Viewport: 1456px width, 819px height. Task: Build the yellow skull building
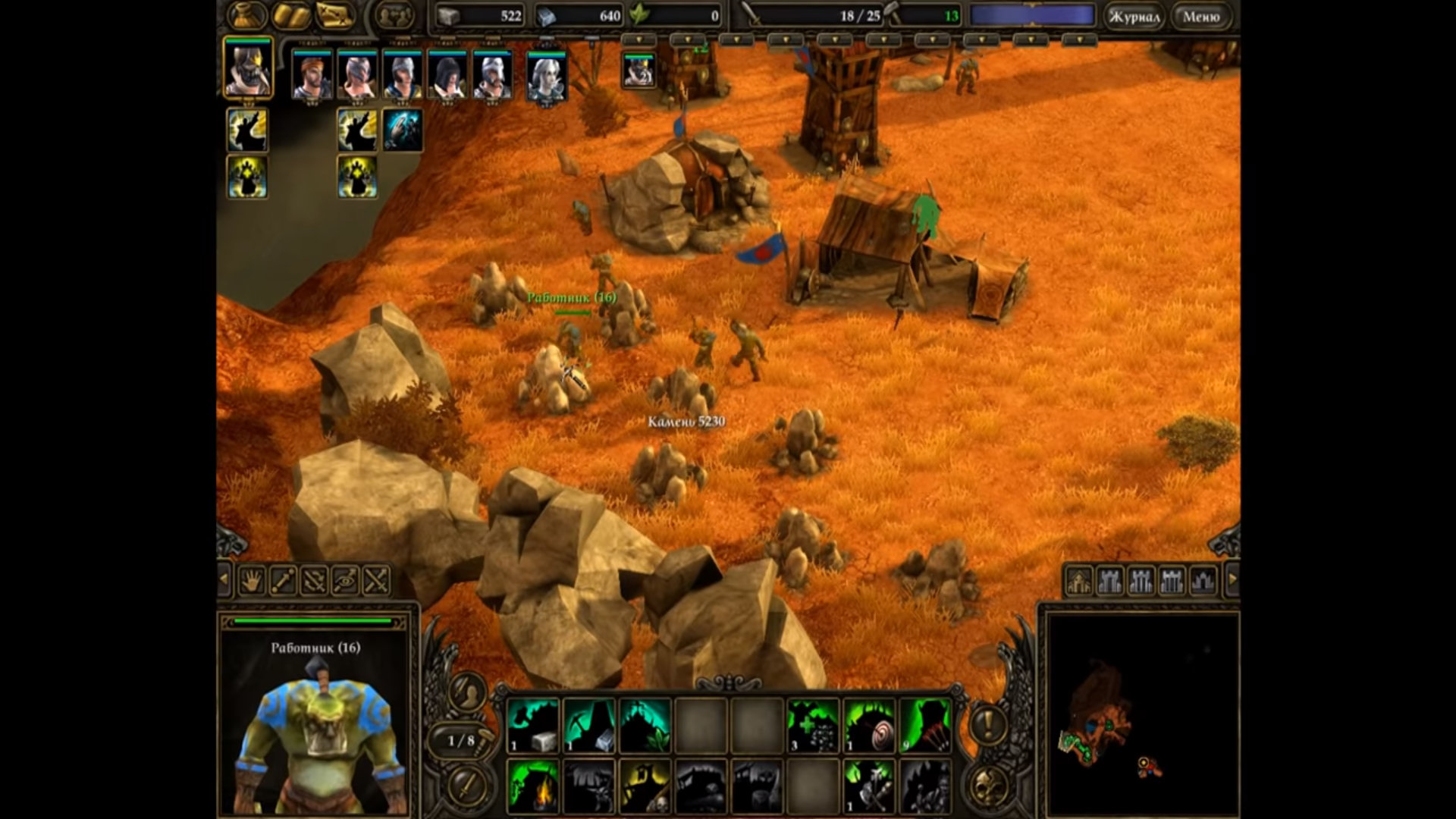coord(645,786)
